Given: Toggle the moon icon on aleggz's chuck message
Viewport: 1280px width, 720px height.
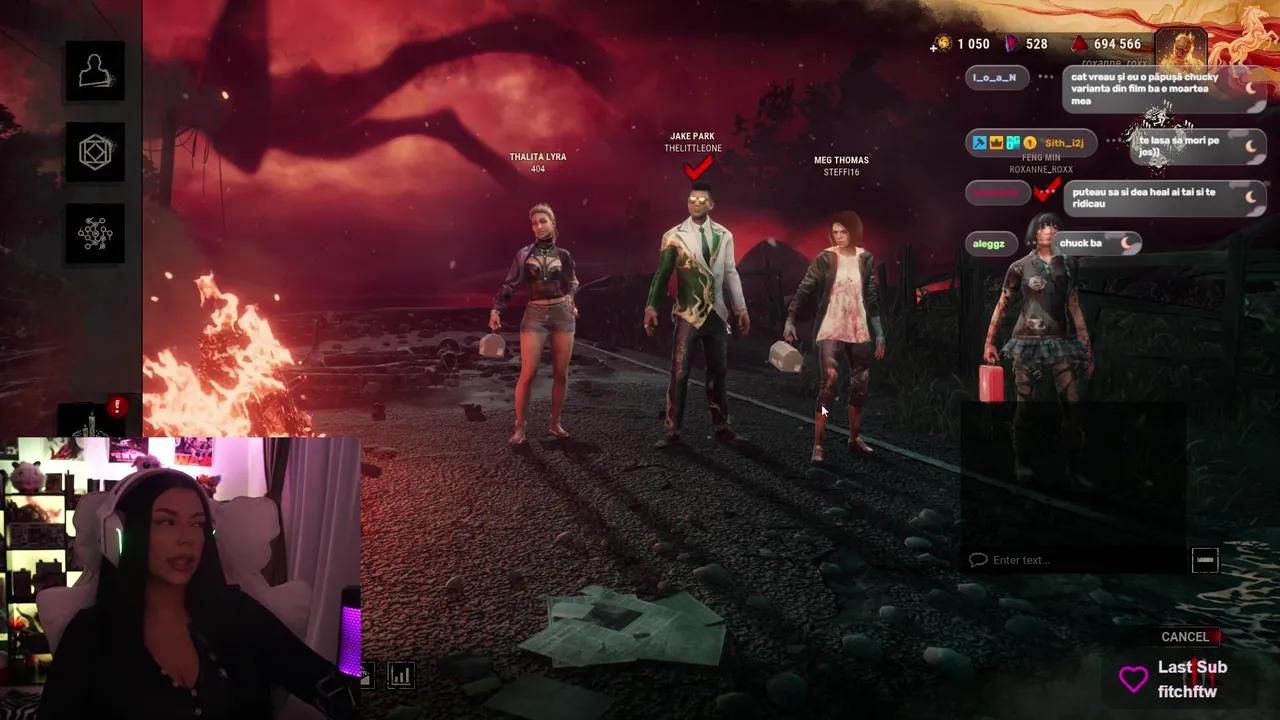Looking at the screenshot, I should [1126, 243].
